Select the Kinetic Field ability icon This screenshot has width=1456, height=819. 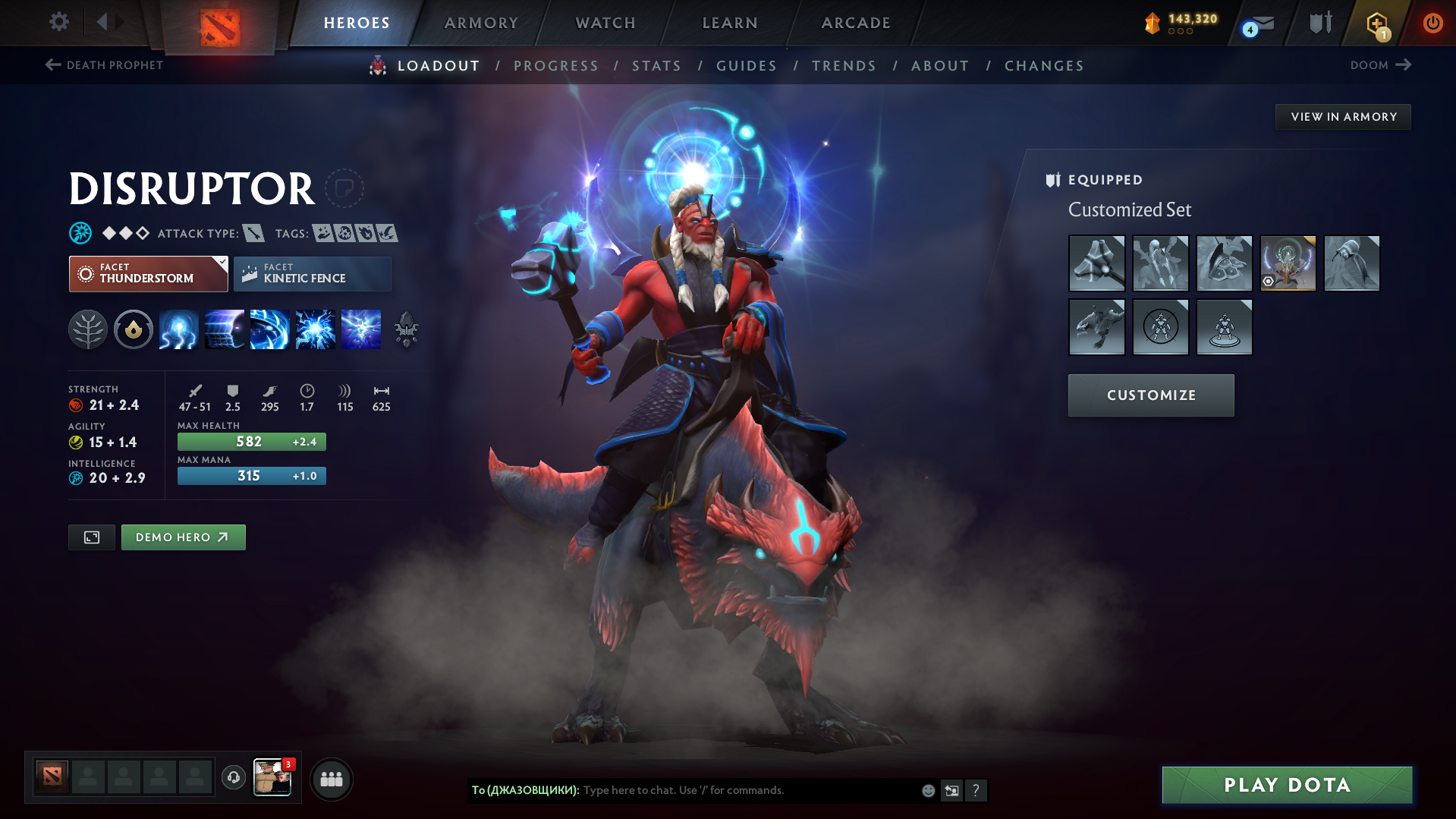point(269,329)
